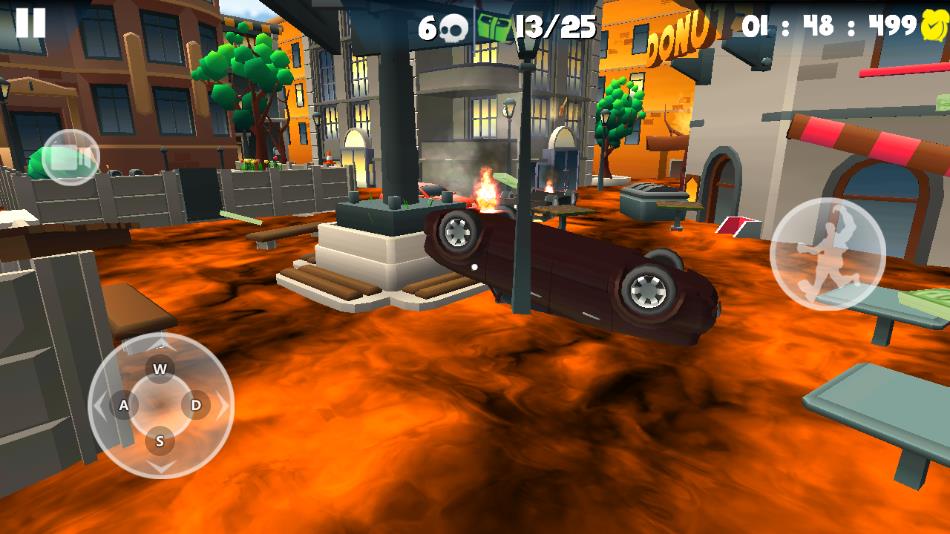Pause the game with the pause button
950x534 pixels.
[x=30, y=22]
